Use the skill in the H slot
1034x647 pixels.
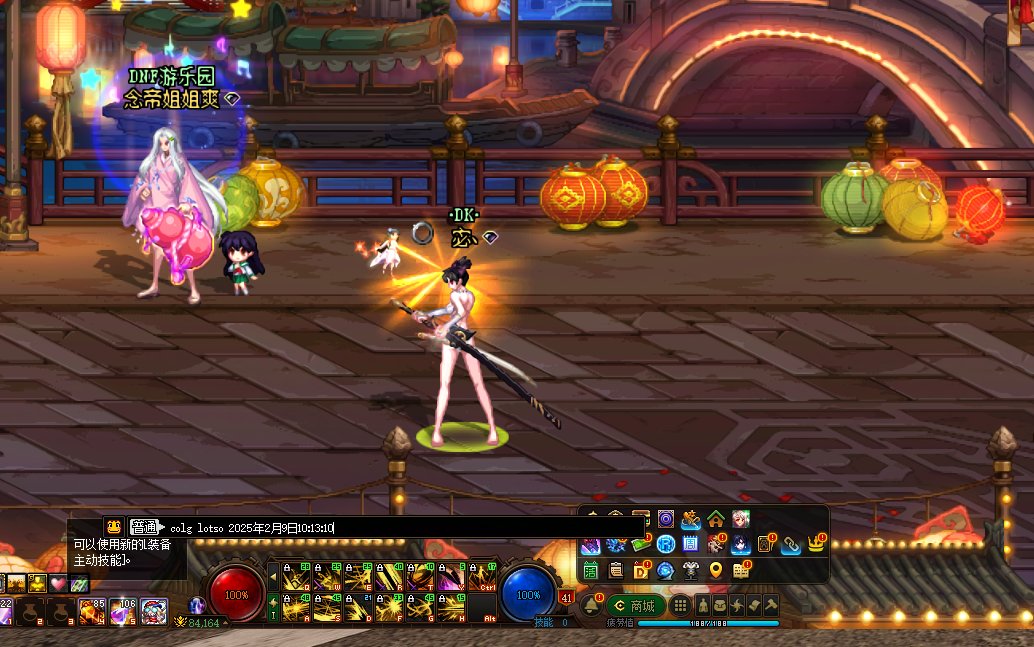coord(451,607)
